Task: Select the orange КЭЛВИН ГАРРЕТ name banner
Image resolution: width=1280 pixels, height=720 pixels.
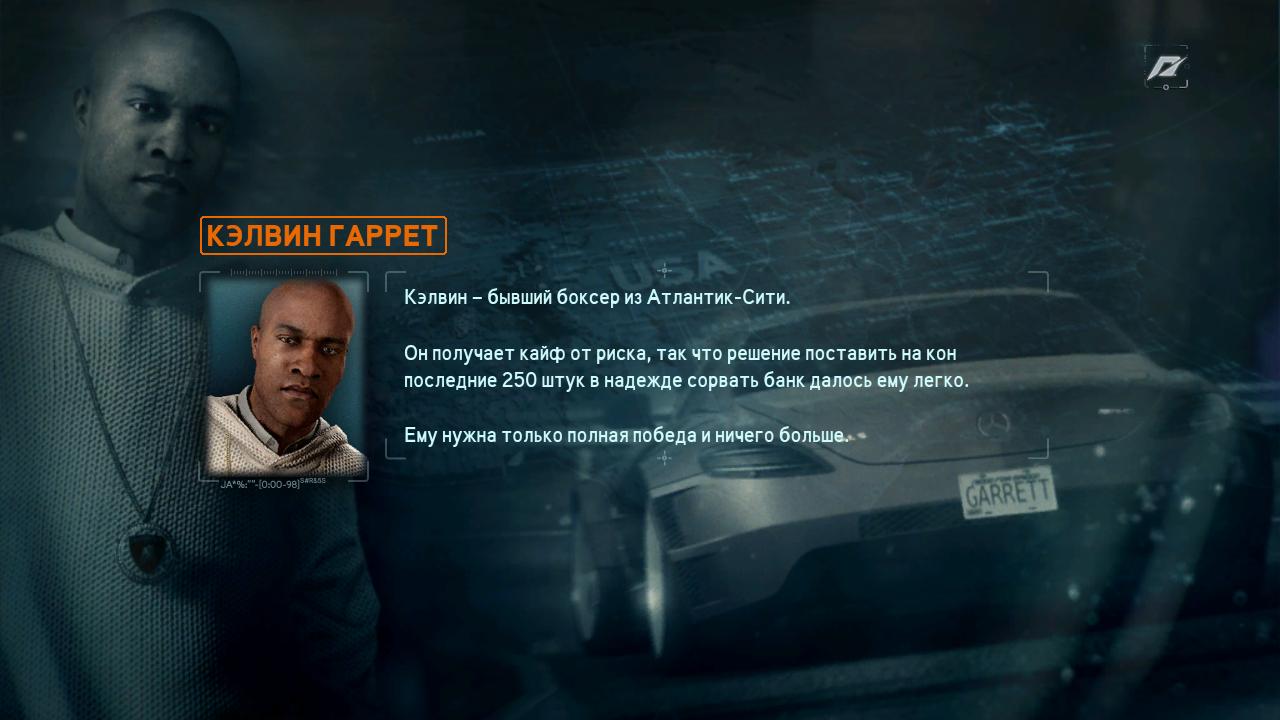Action: coord(323,236)
